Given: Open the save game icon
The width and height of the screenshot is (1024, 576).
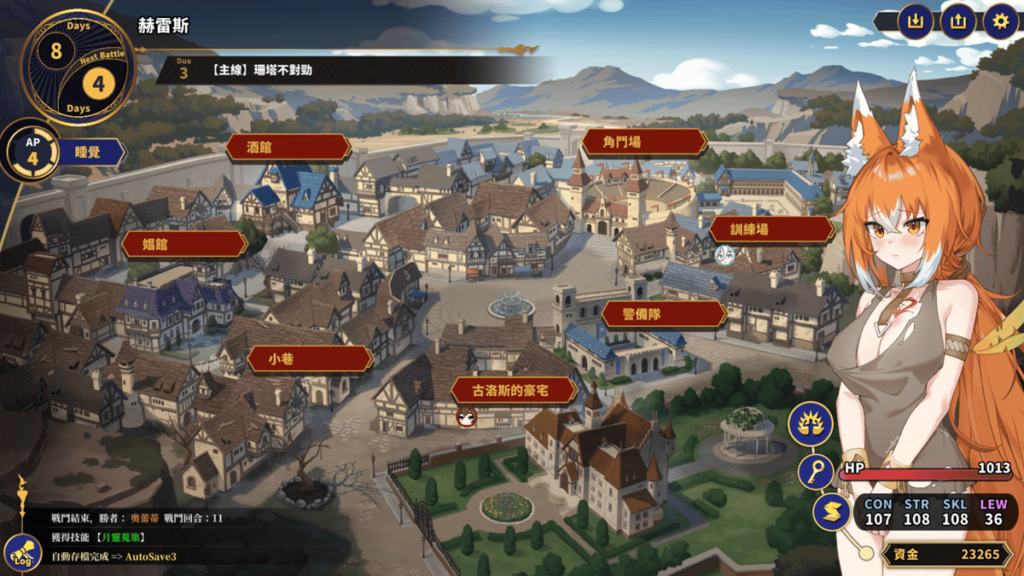Looking at the screenshot, I should click(914, 21).
